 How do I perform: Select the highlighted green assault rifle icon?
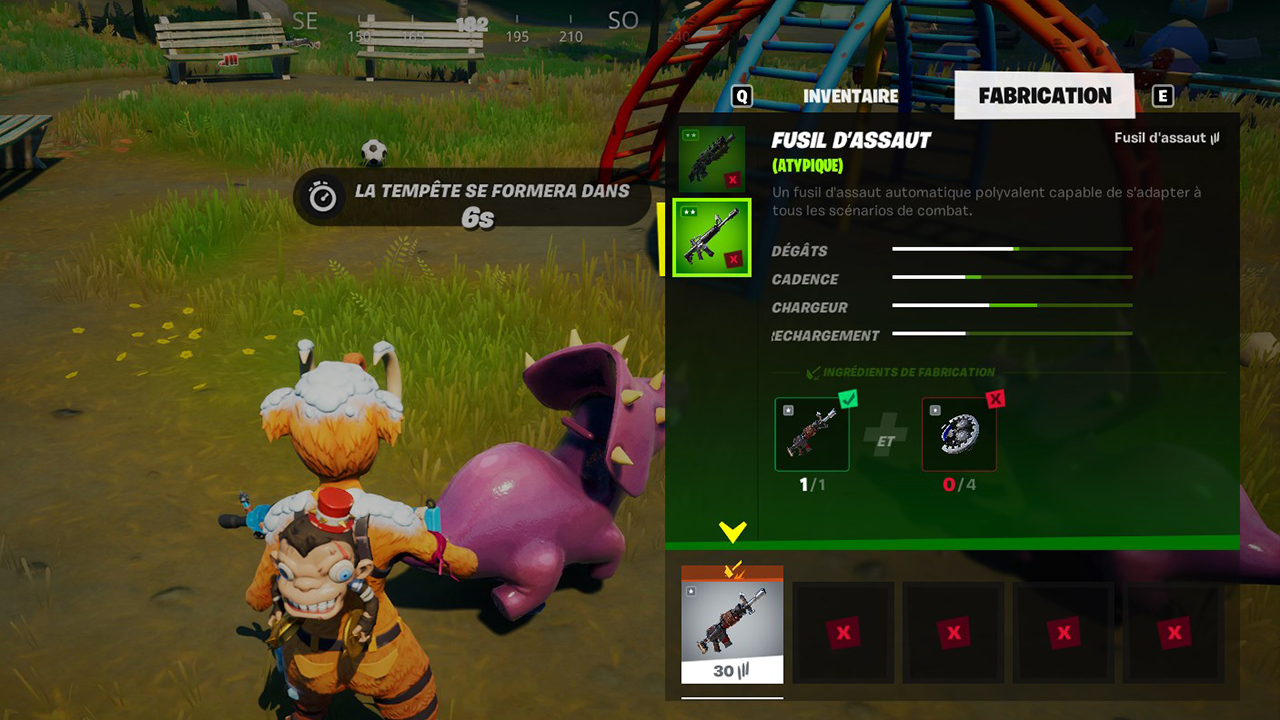point(711,238)
